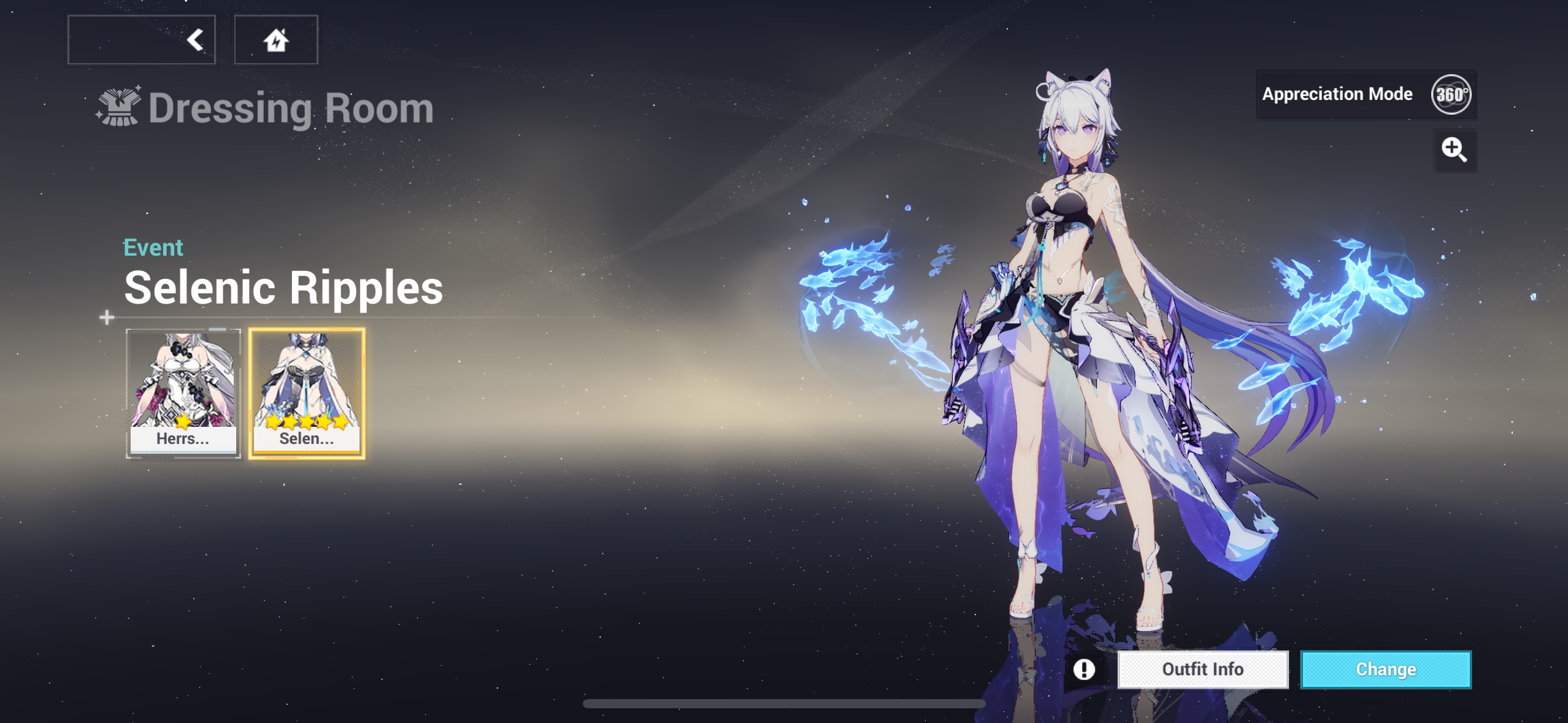
Task: Open camera zoom with the magnifier icon
Action: [1455, 150]
